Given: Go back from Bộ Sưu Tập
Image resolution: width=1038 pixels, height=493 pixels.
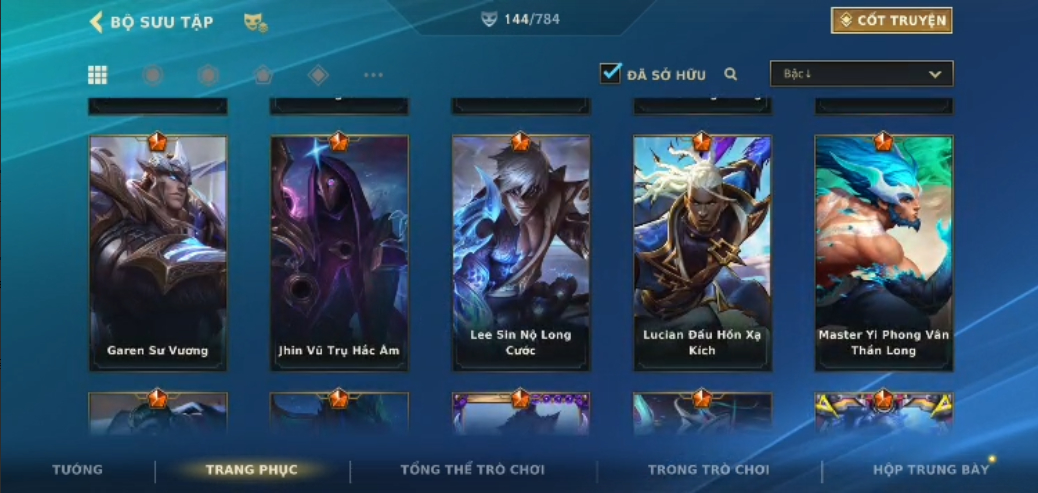Looking at the screenshot, I should [97, 22].
